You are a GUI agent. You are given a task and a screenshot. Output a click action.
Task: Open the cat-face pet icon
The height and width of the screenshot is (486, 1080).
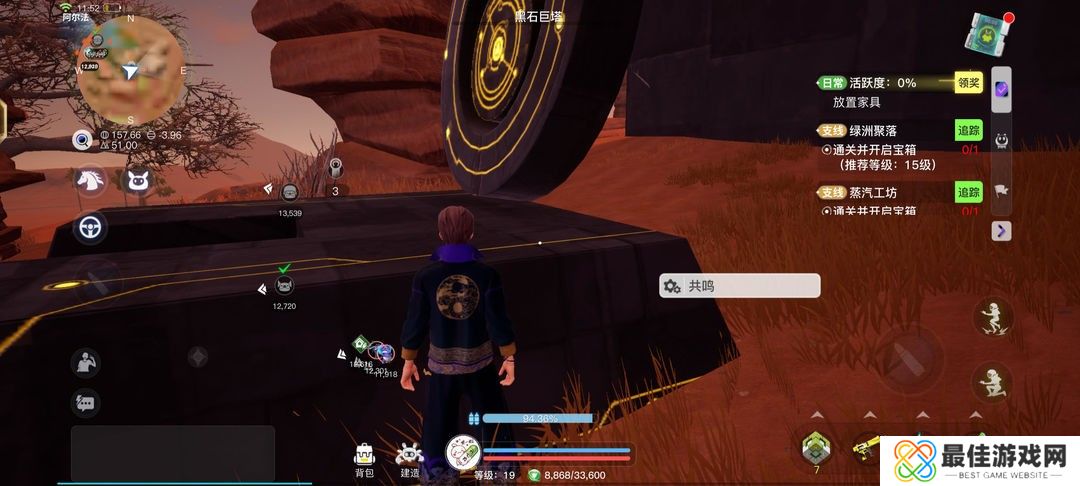click(x=138, y=181)
